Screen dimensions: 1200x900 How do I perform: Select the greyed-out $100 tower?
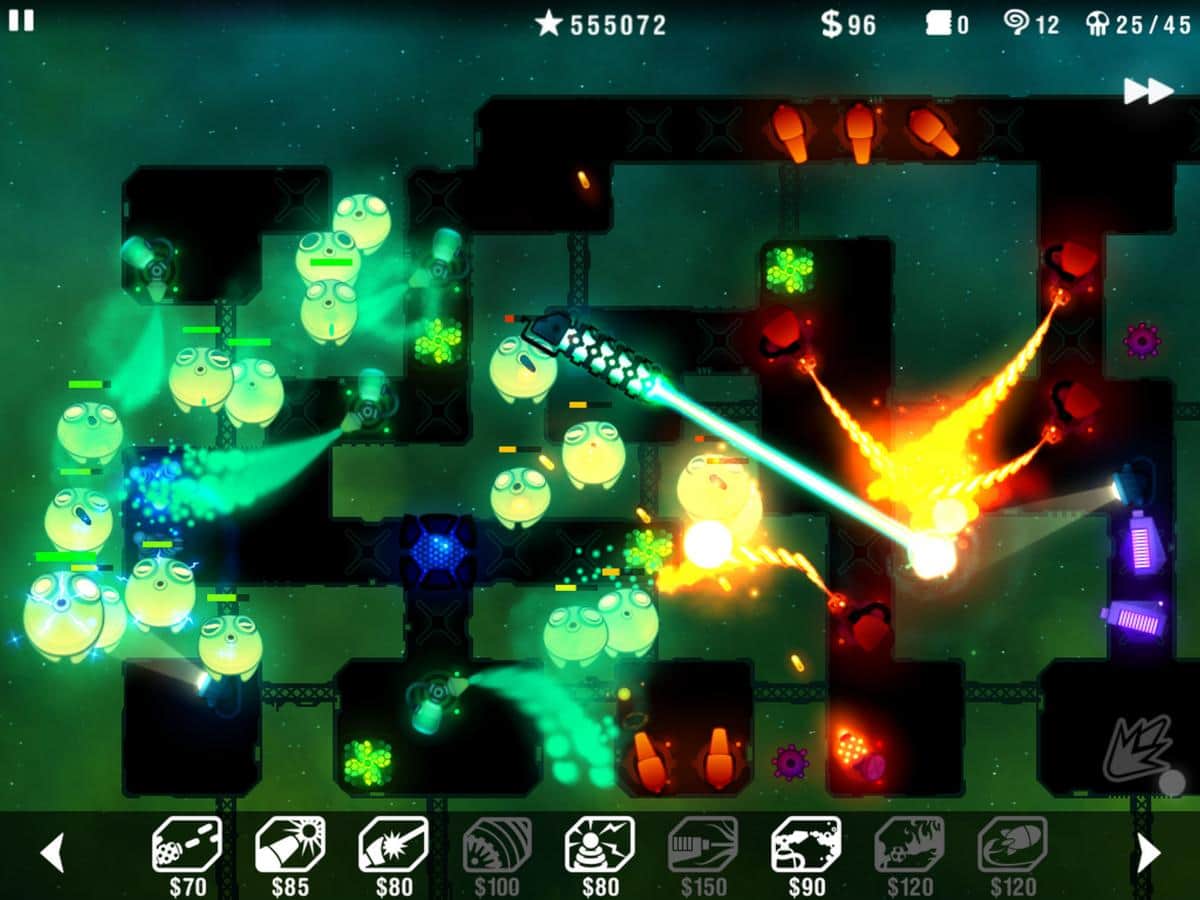(497, 846)
